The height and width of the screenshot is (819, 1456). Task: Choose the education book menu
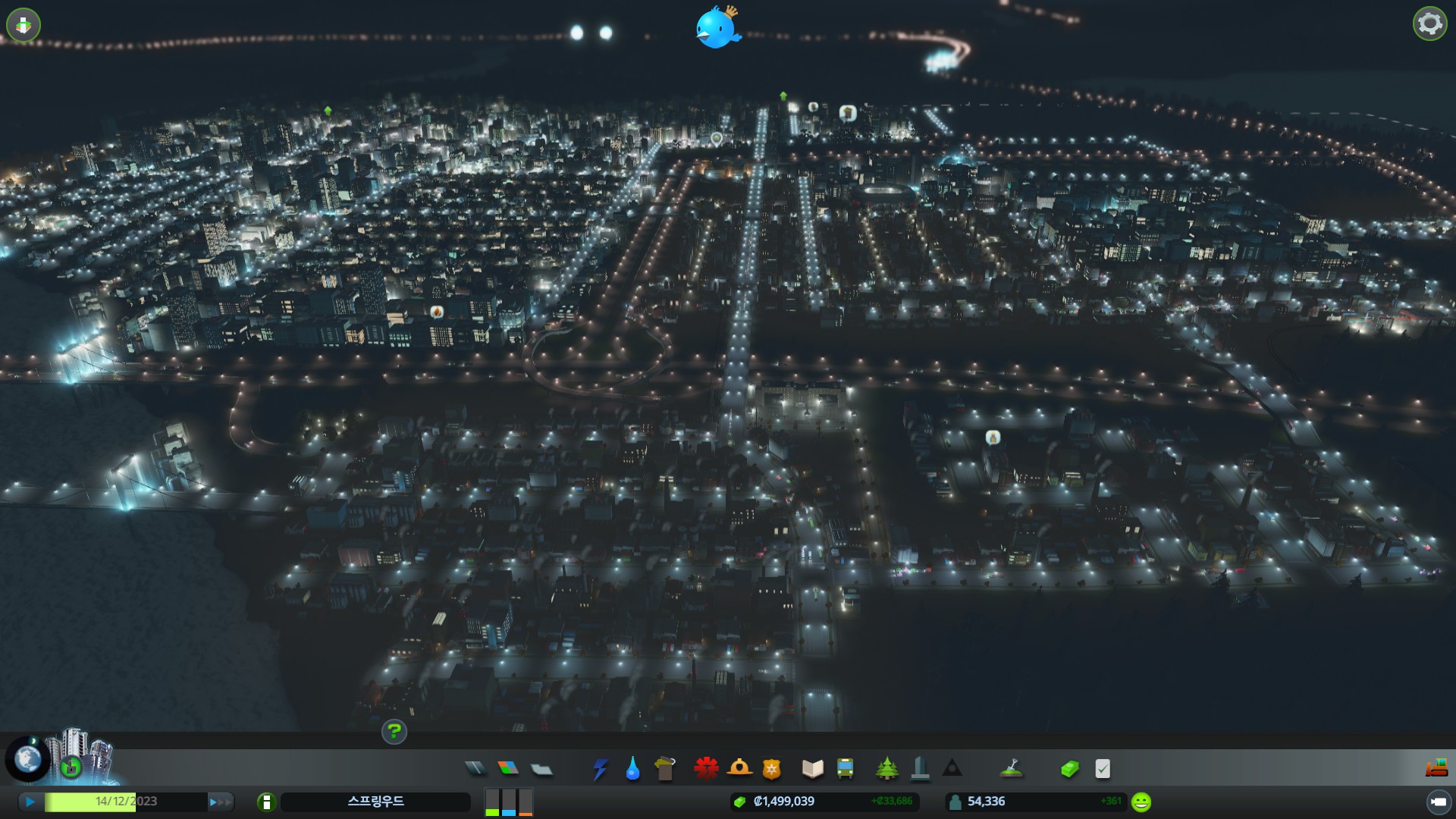point(812,769)
